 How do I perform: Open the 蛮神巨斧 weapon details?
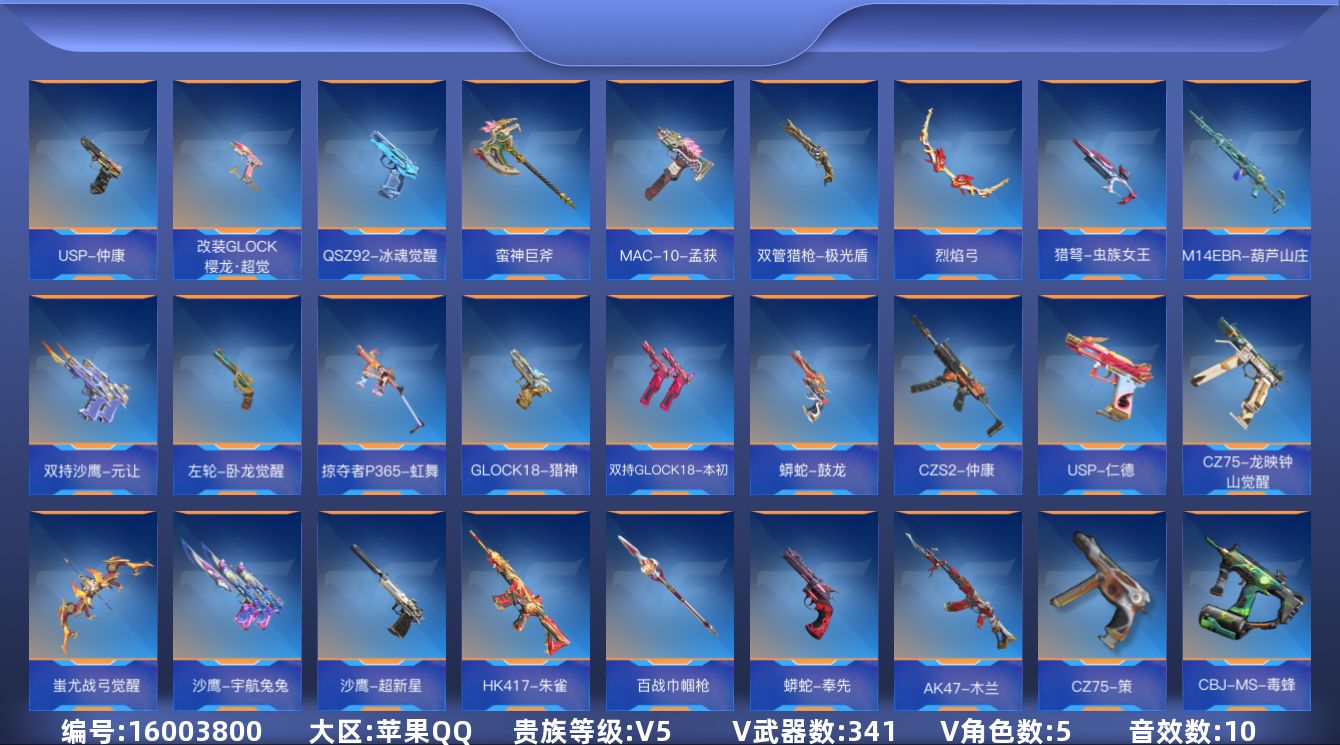526,170
